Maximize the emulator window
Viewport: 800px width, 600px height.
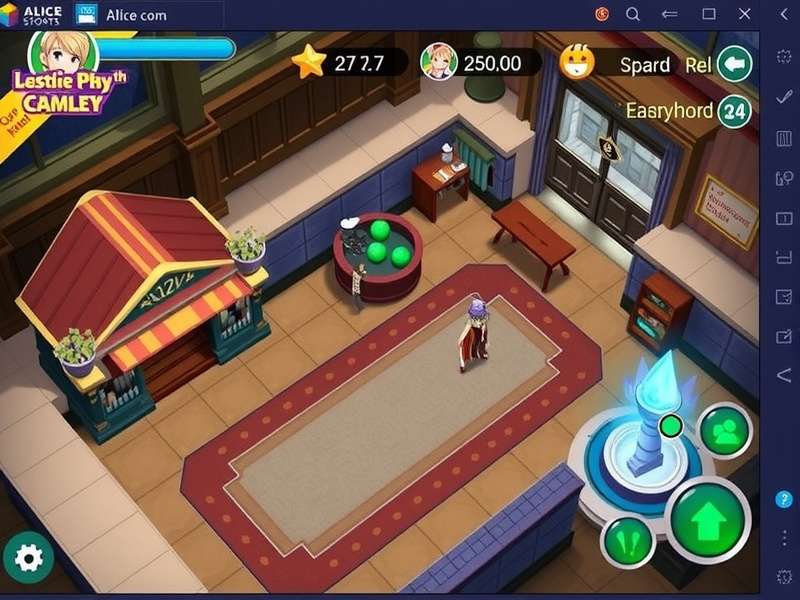point(709,14)
